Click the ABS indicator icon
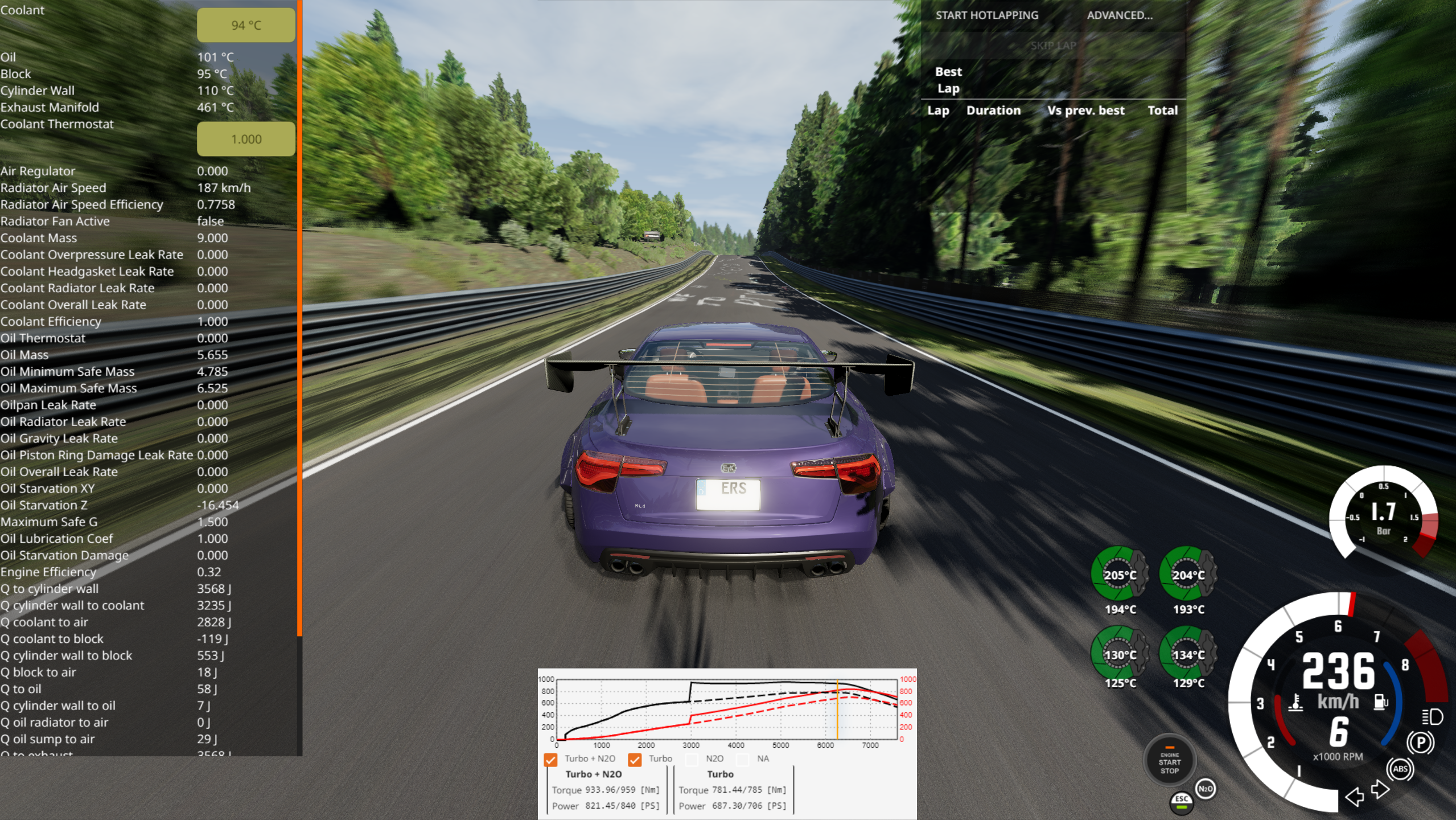The width and height of the screenshot is (1456, 820). (x=1400, y=769)
